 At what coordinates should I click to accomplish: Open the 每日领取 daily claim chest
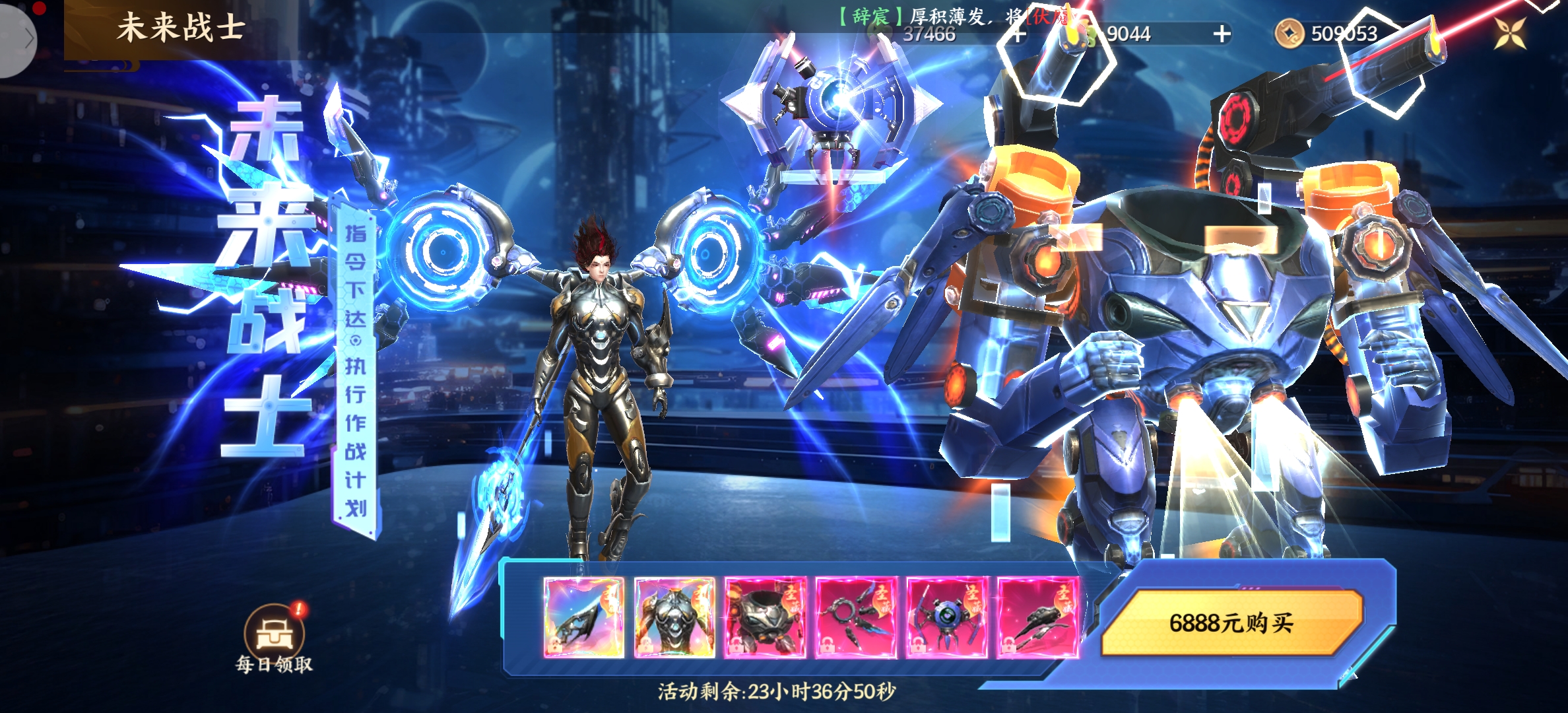274,634
